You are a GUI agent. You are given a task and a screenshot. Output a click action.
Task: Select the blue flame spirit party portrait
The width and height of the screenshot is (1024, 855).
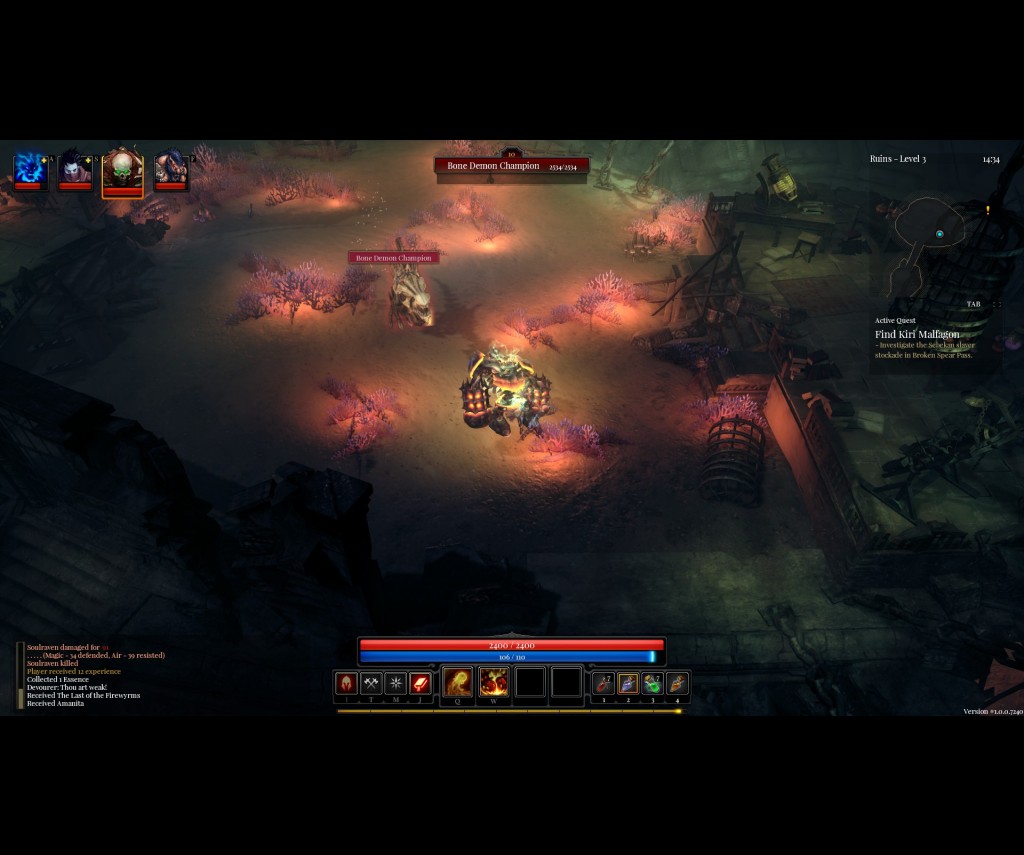point(28,169)
